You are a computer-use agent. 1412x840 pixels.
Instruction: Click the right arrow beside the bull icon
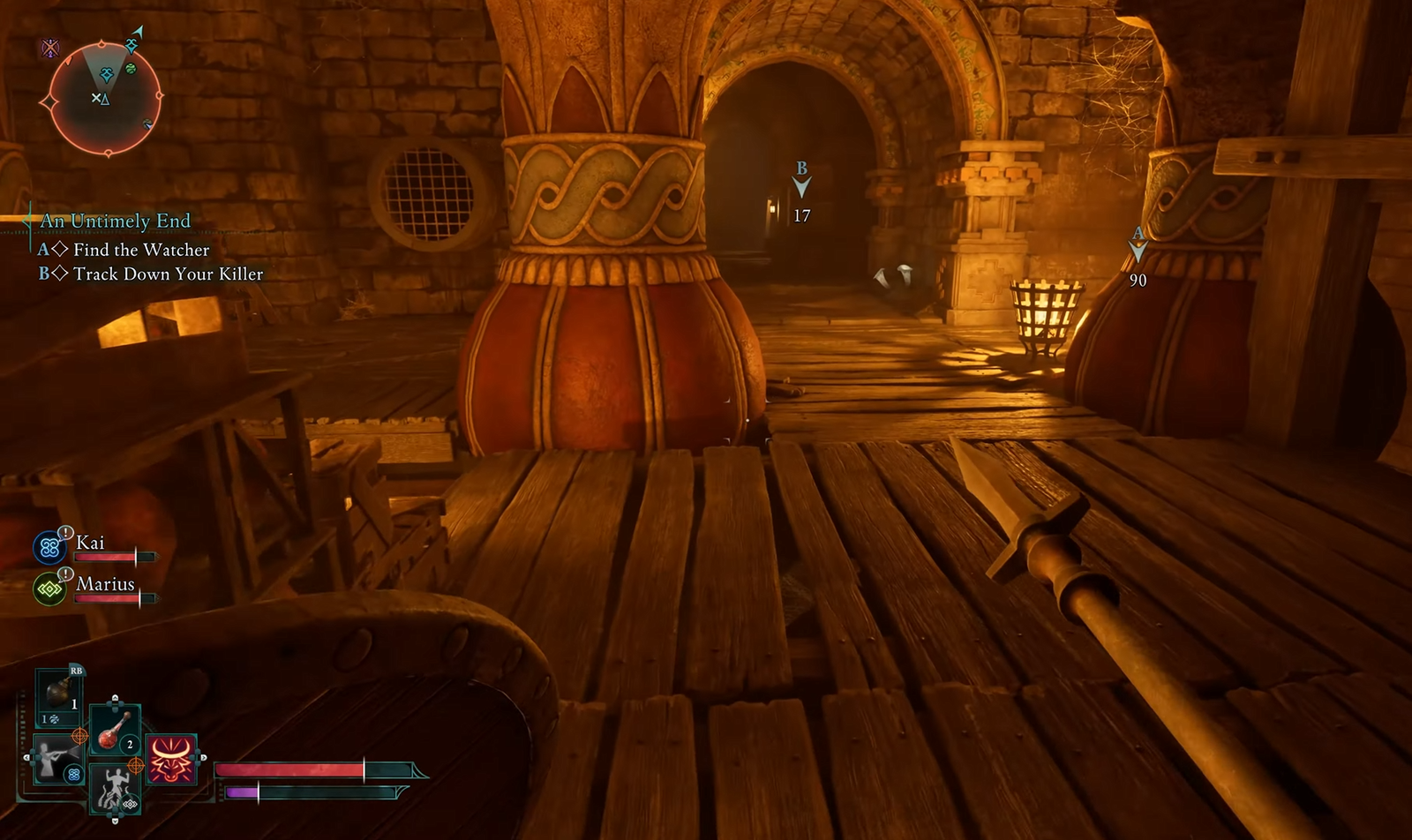coord(204,757)
